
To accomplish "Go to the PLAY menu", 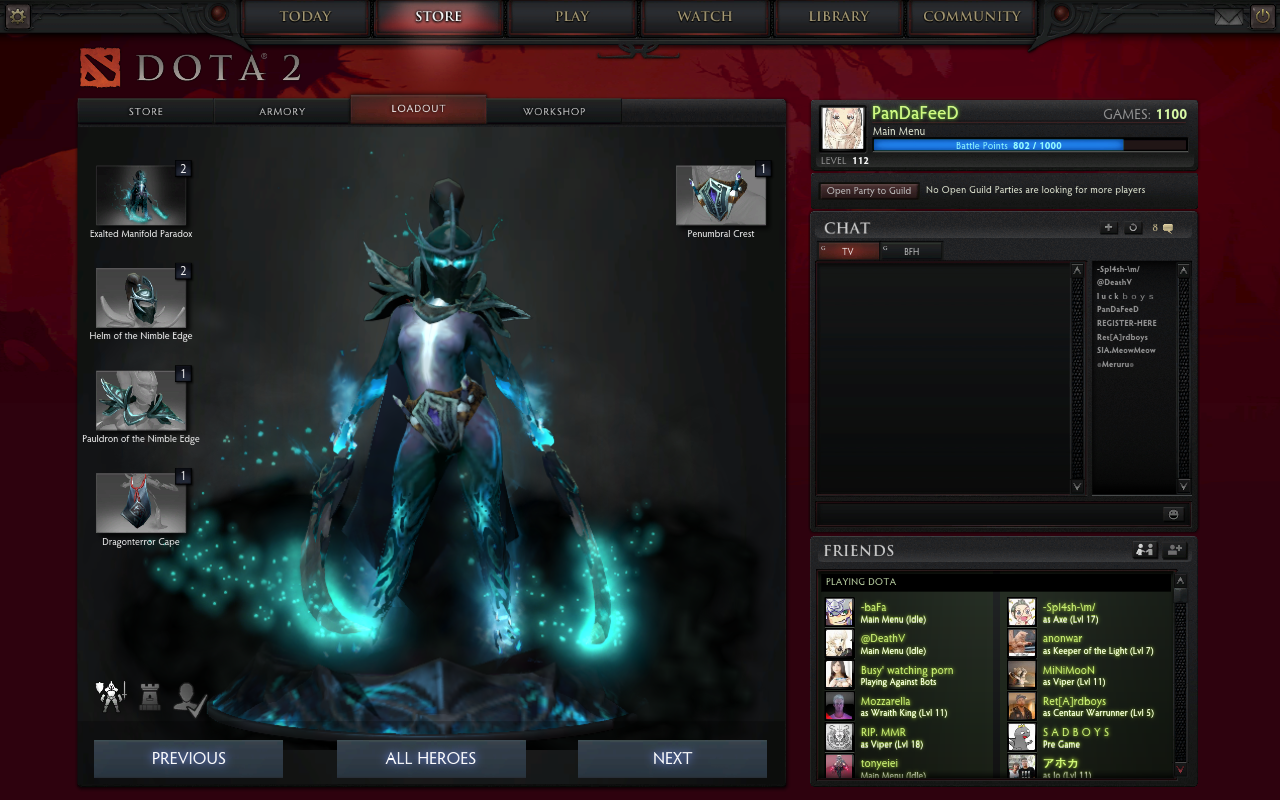I will tap(572, 17).
